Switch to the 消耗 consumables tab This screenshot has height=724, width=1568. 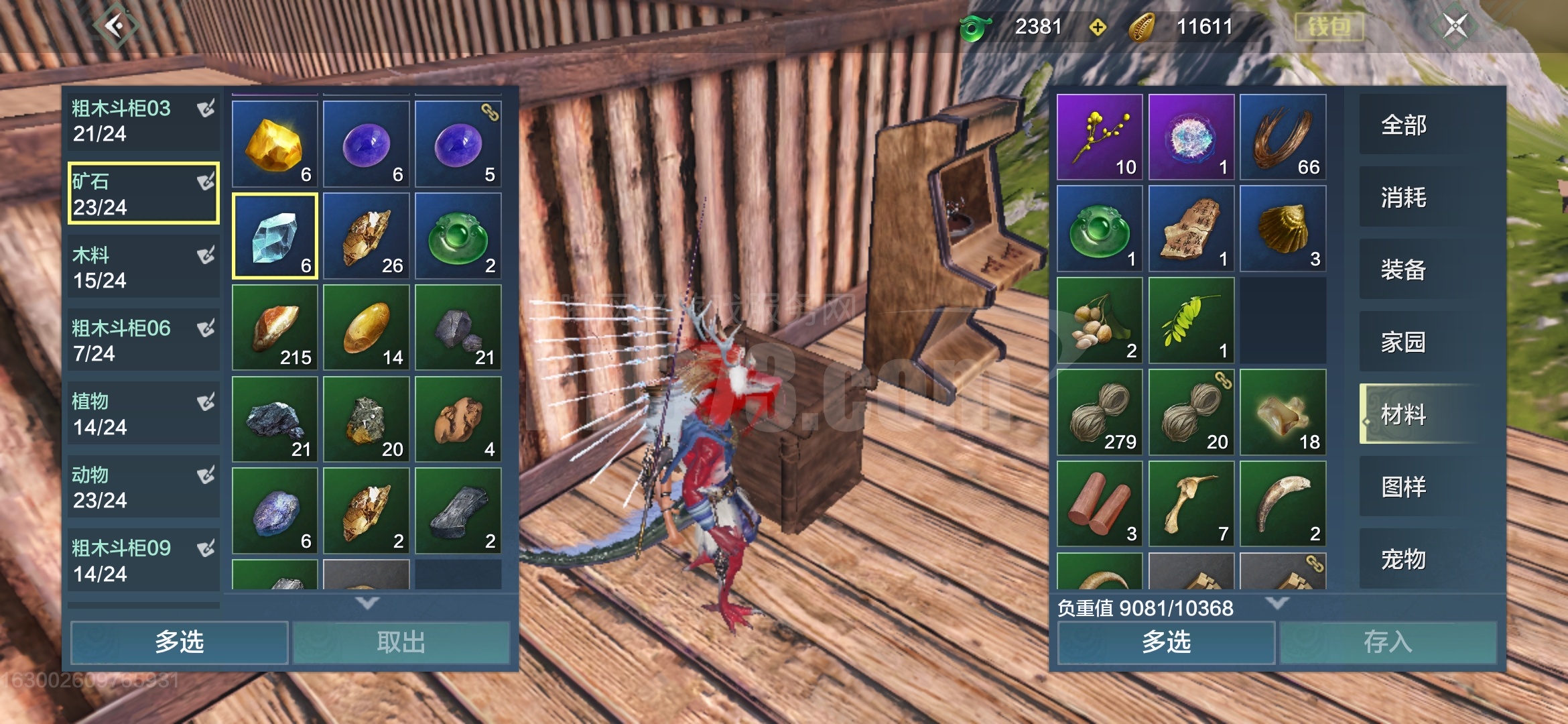1404,198
